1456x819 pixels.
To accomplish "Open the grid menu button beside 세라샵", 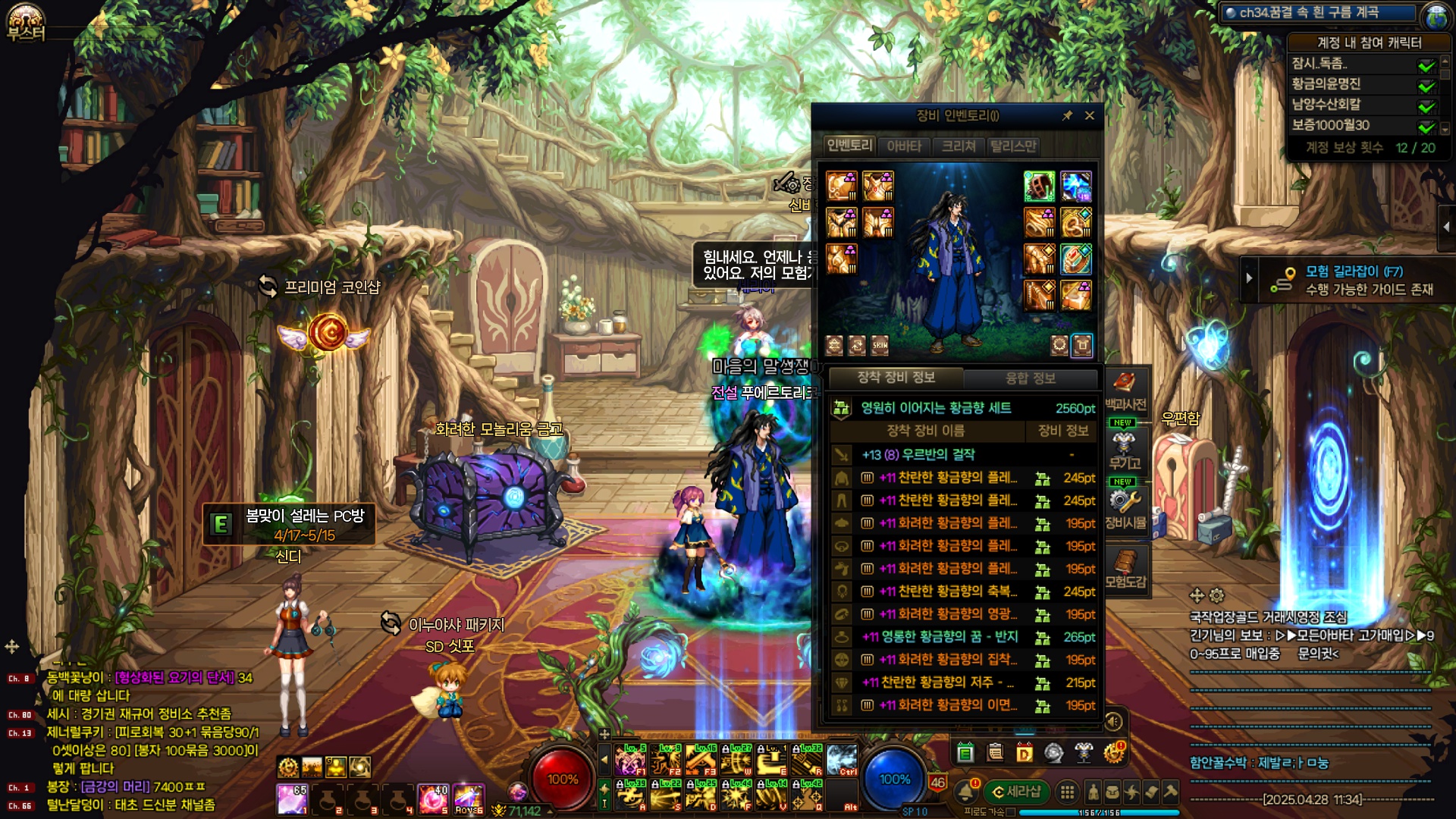I will [1067, 792].
